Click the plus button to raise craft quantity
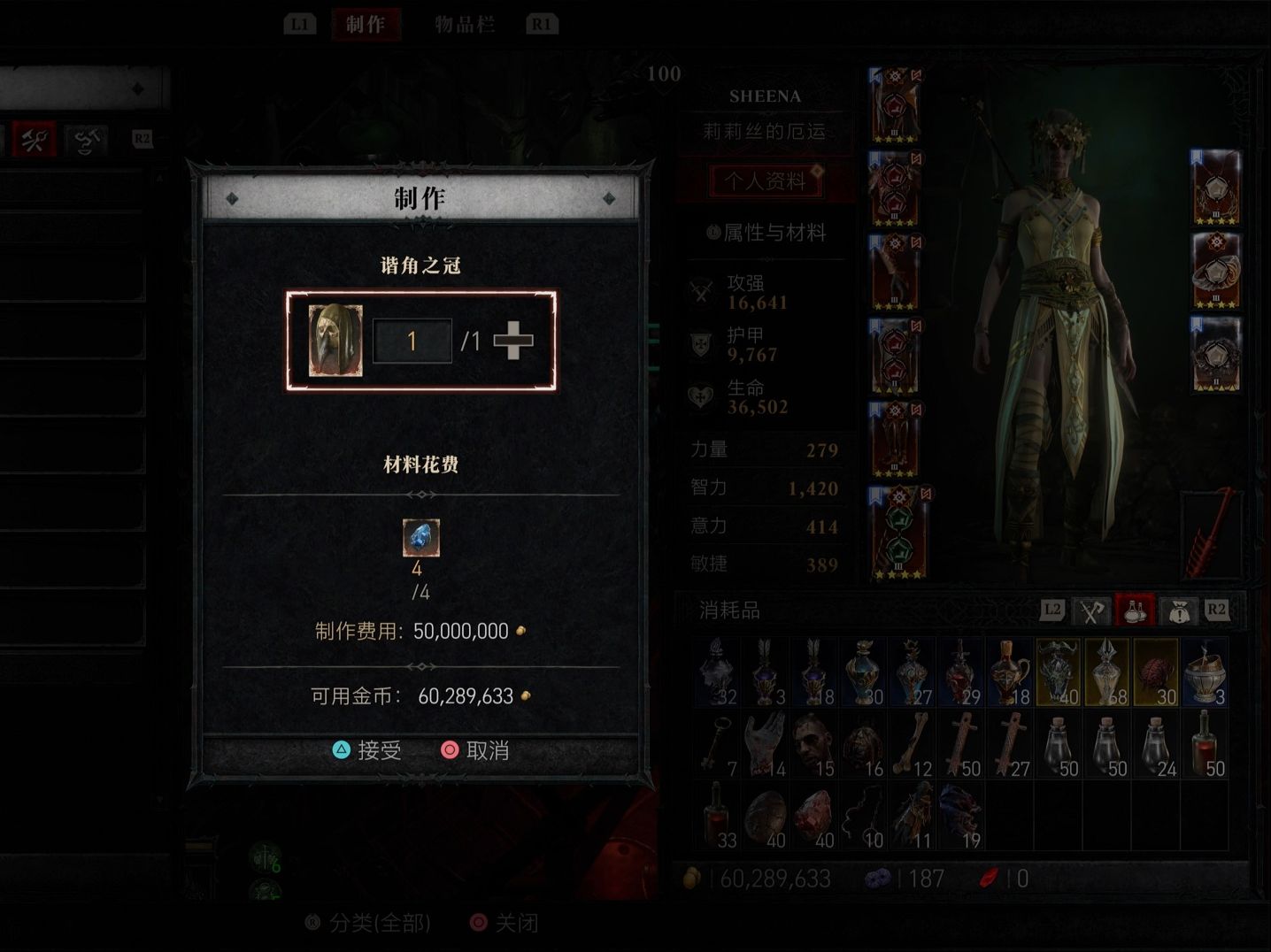The width and height of the screenshot is (1271, 952). coord(513,341)
